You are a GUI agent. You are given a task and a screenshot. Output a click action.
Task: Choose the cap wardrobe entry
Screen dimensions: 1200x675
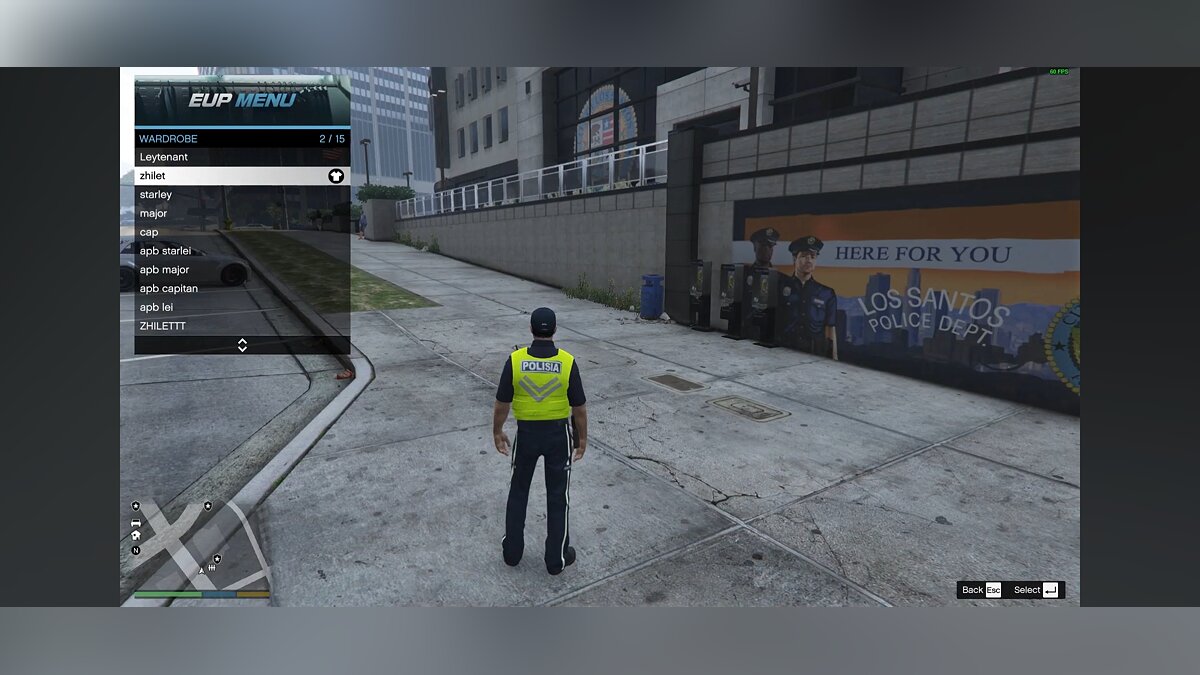[242, 232]
